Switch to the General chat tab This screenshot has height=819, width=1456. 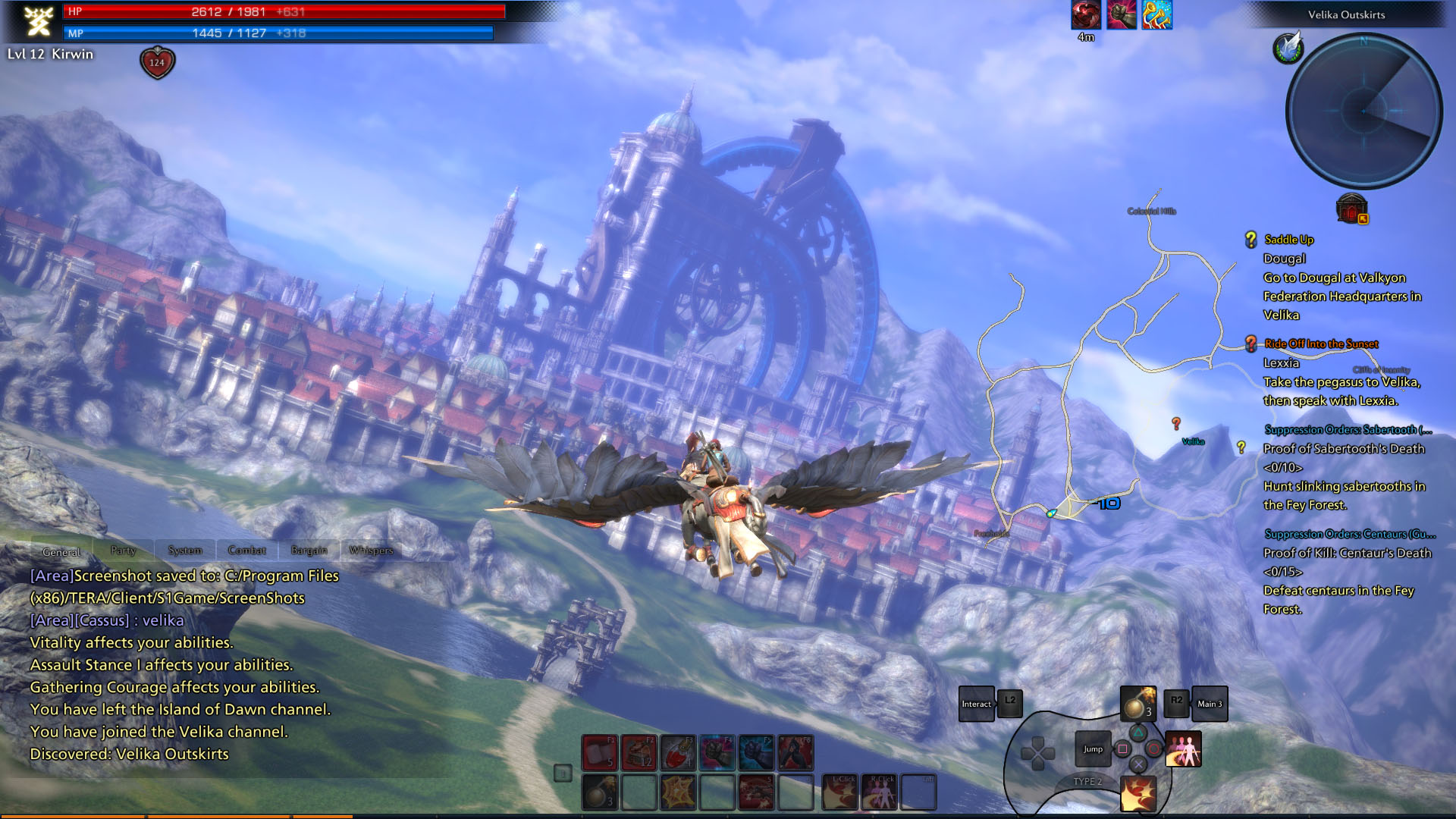[61, 551]
